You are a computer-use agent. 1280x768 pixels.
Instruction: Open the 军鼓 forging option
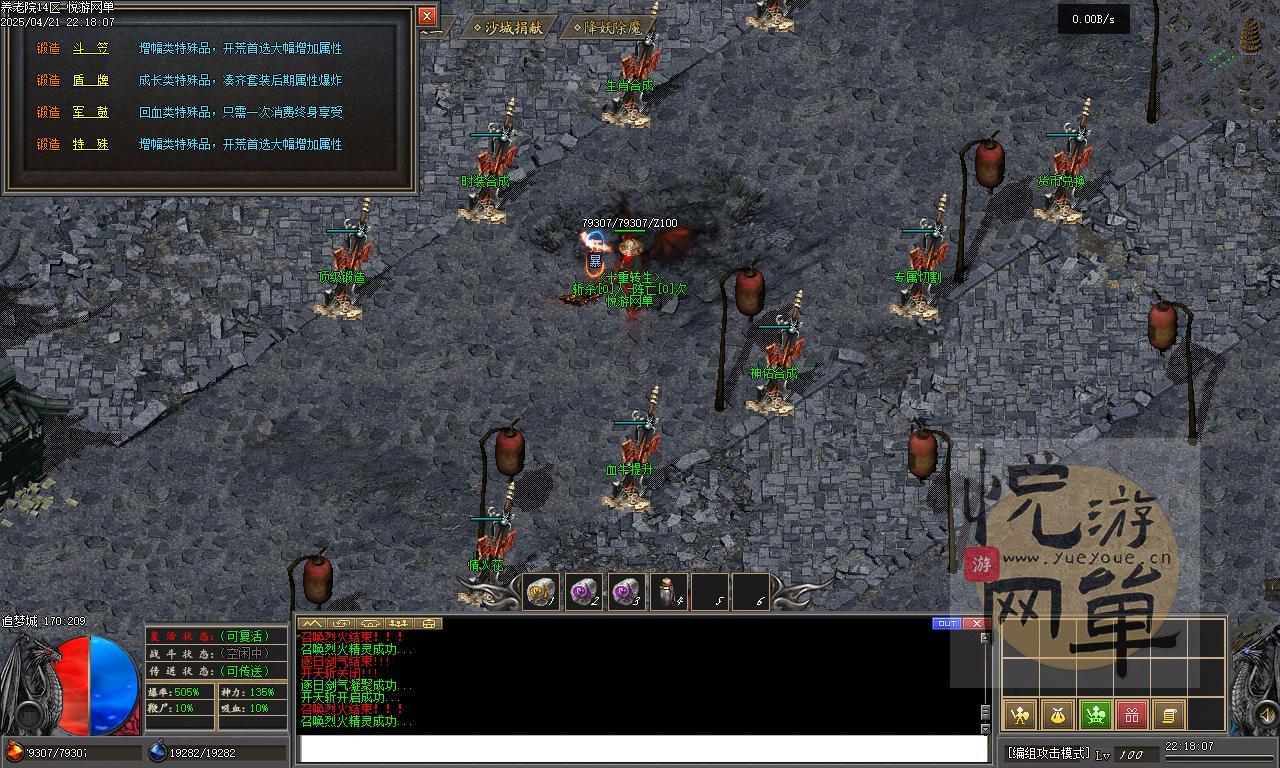90,112
